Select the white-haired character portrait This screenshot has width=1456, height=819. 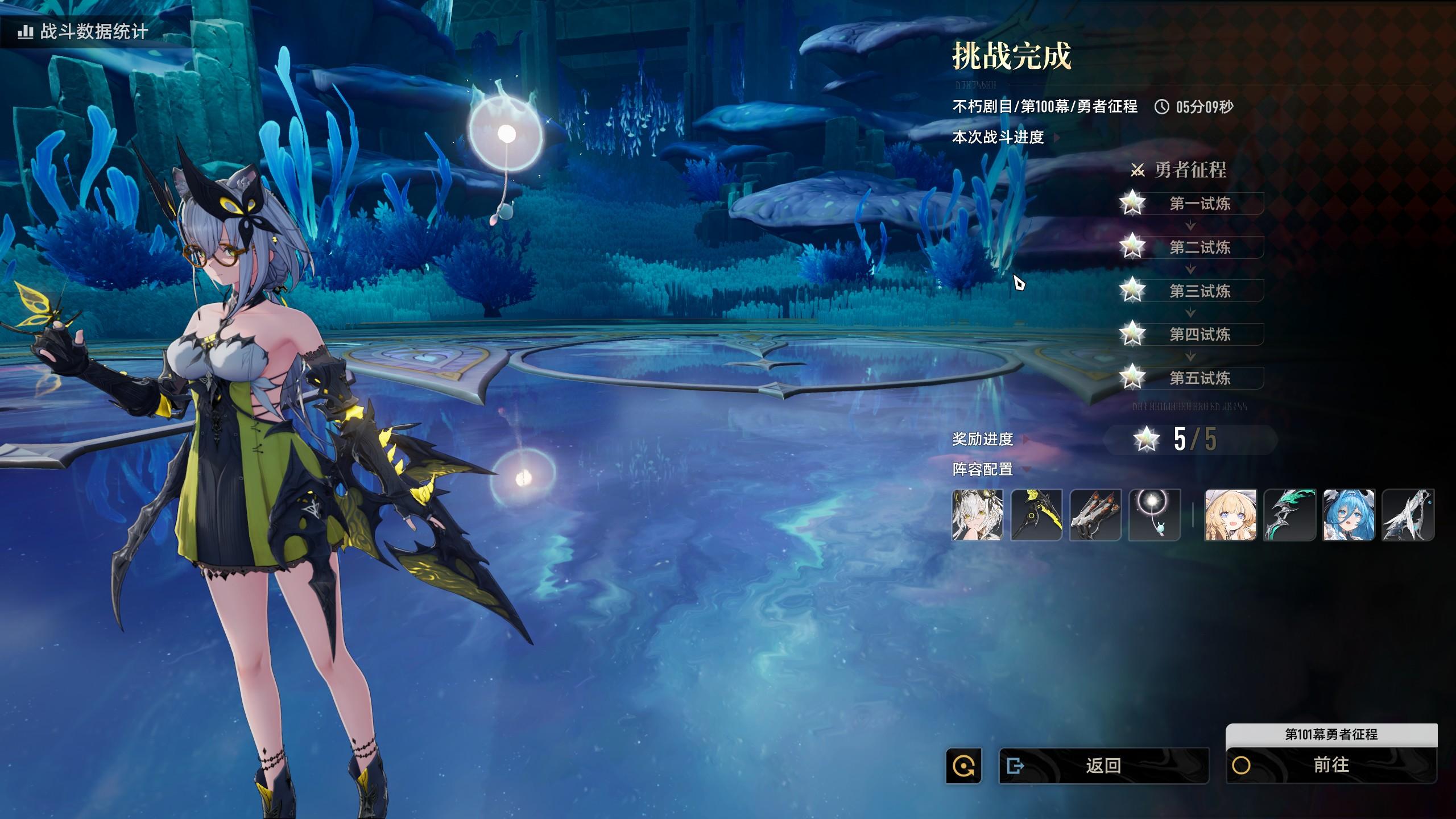pyautogui.click(x=977, y=515)
